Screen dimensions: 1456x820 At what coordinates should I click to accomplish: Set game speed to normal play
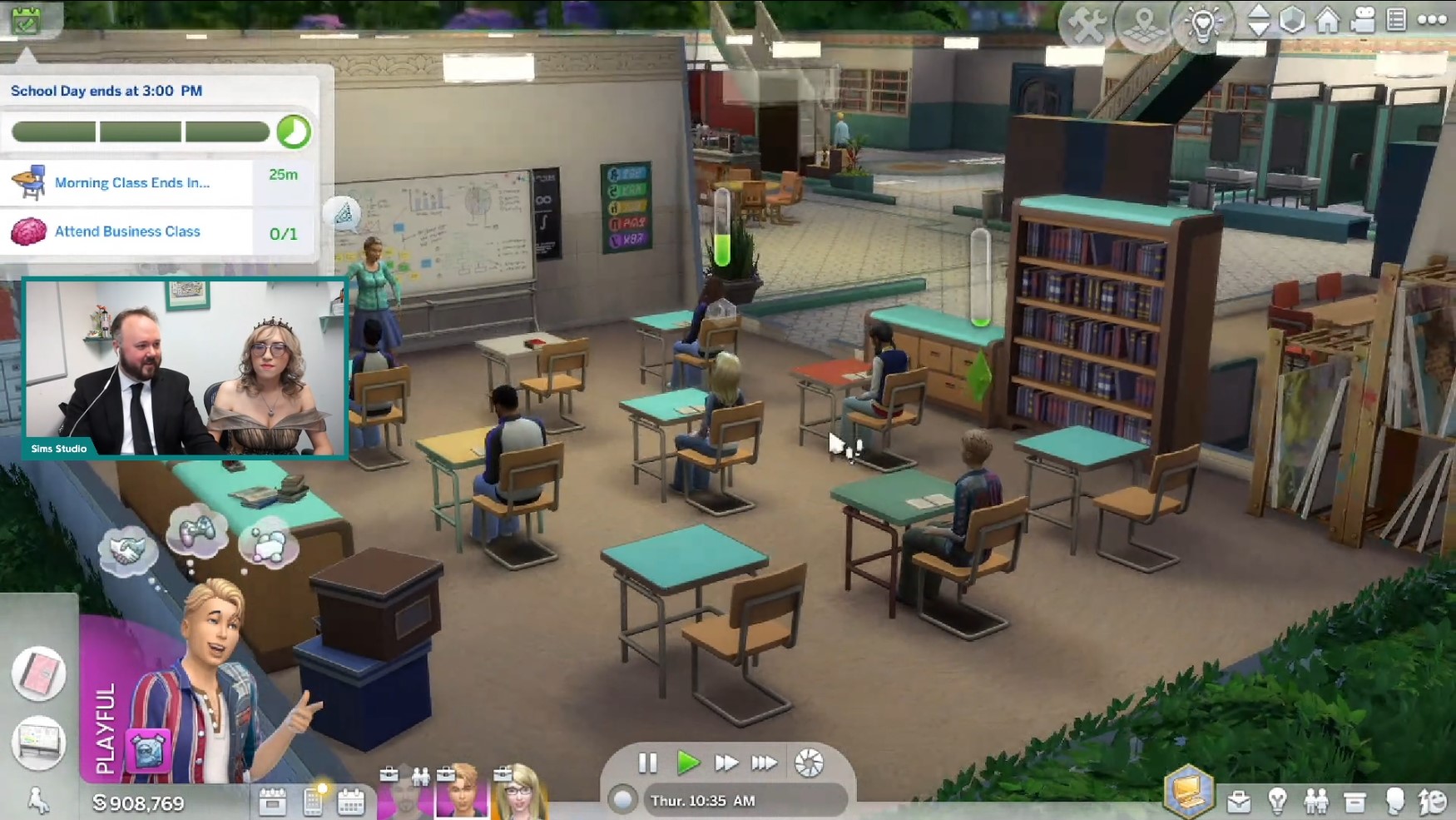687,763
